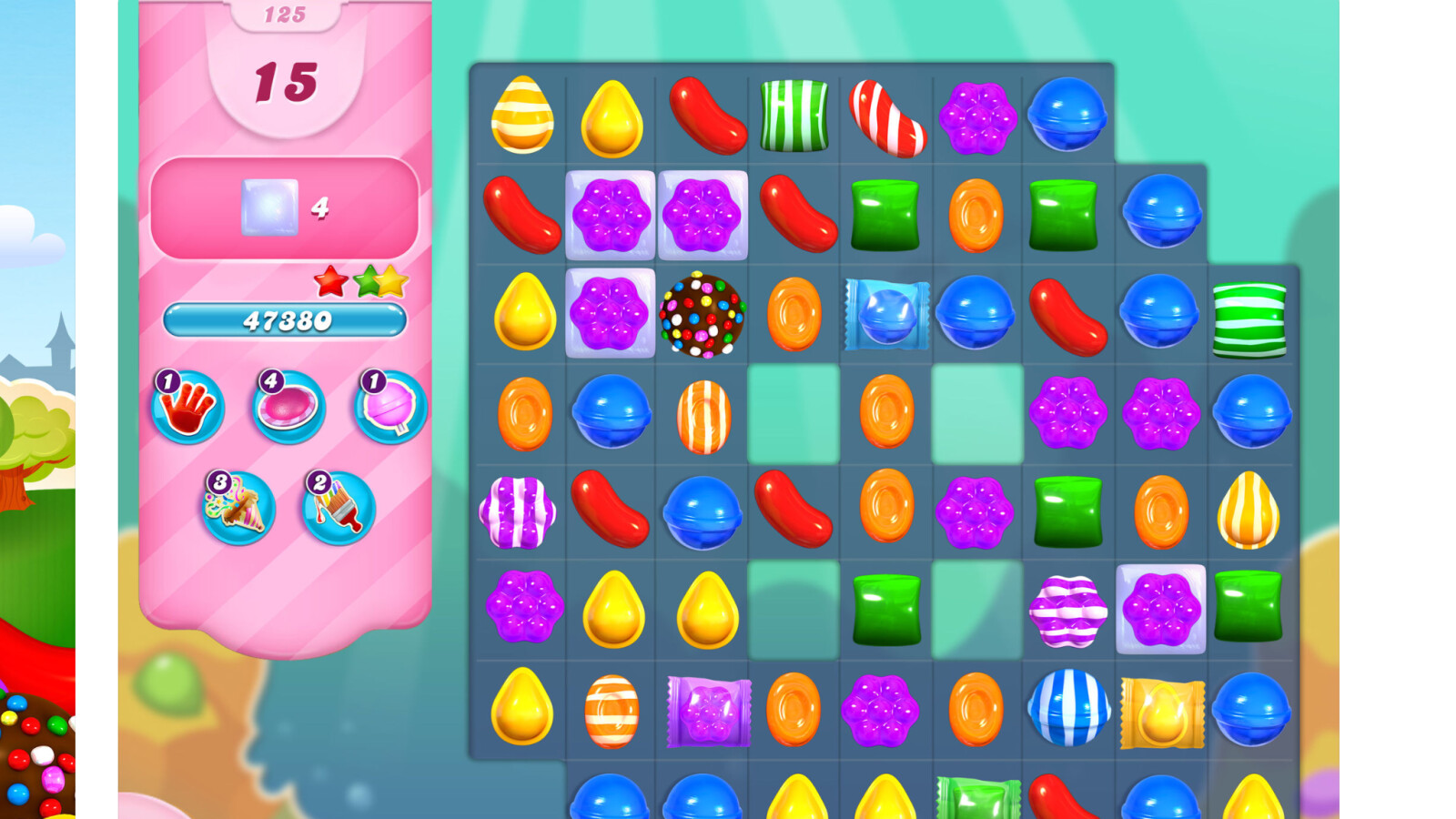Tap the level 125 banner
The width and height of the screenshot is (1456, 819).
coord(285,13)
